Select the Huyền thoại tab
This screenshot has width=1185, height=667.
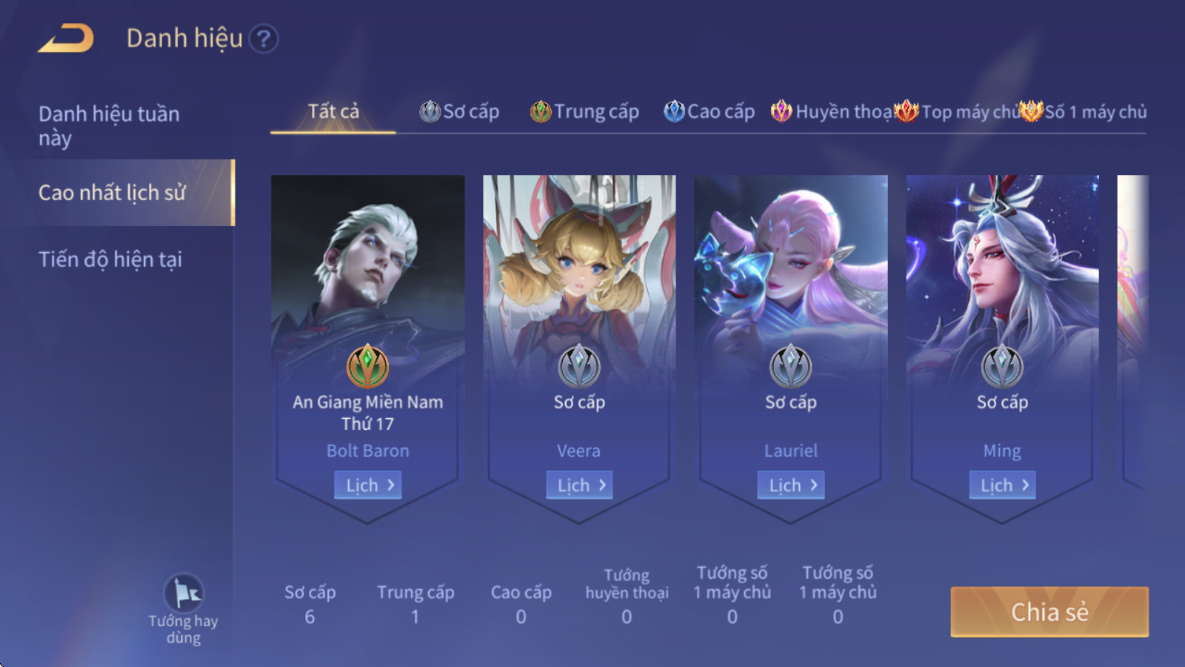pos(832,112)
